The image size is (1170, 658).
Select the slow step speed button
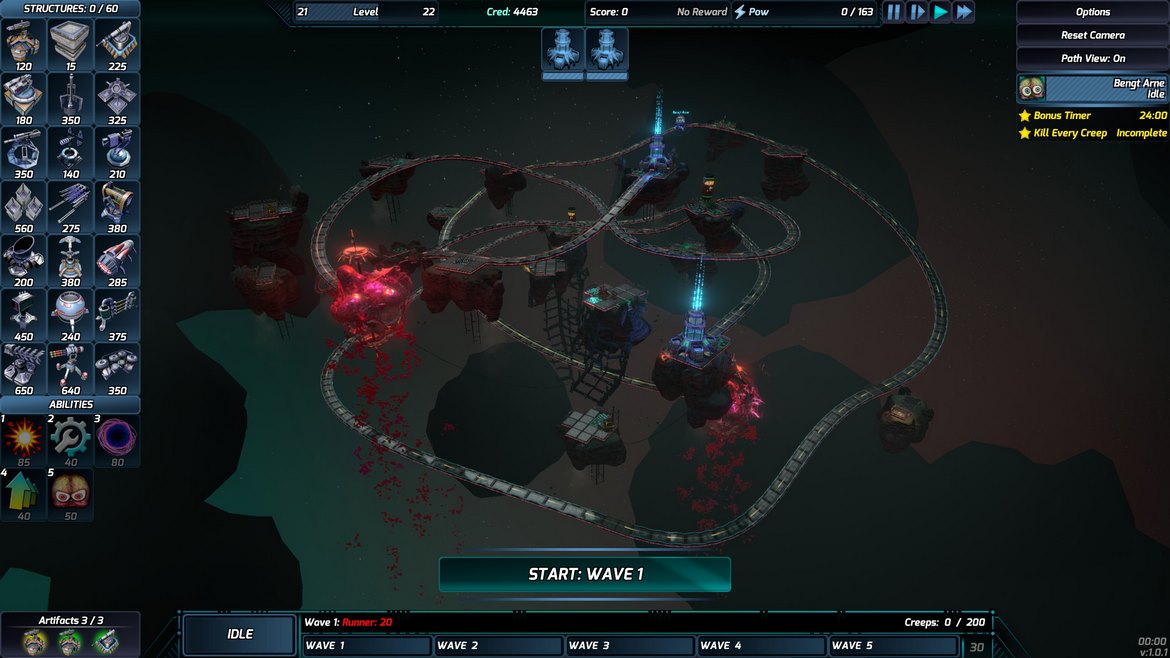917,12
